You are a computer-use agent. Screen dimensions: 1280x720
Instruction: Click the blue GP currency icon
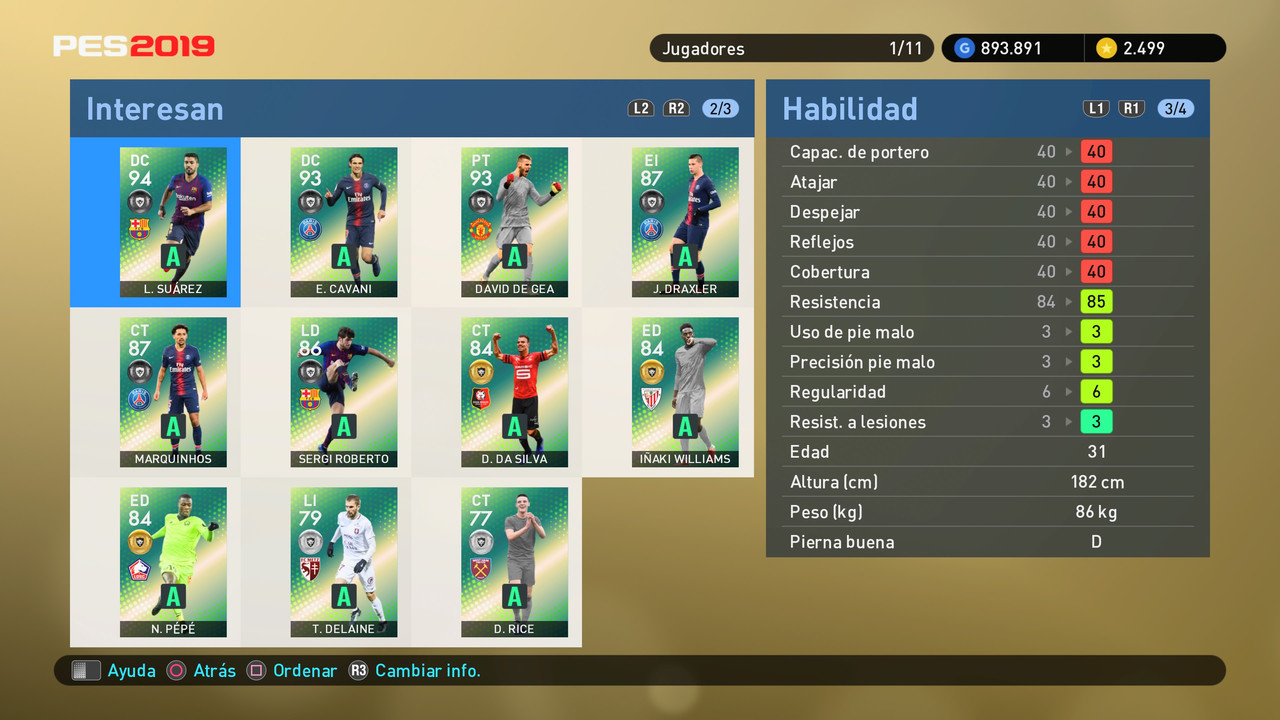point(966,47)
